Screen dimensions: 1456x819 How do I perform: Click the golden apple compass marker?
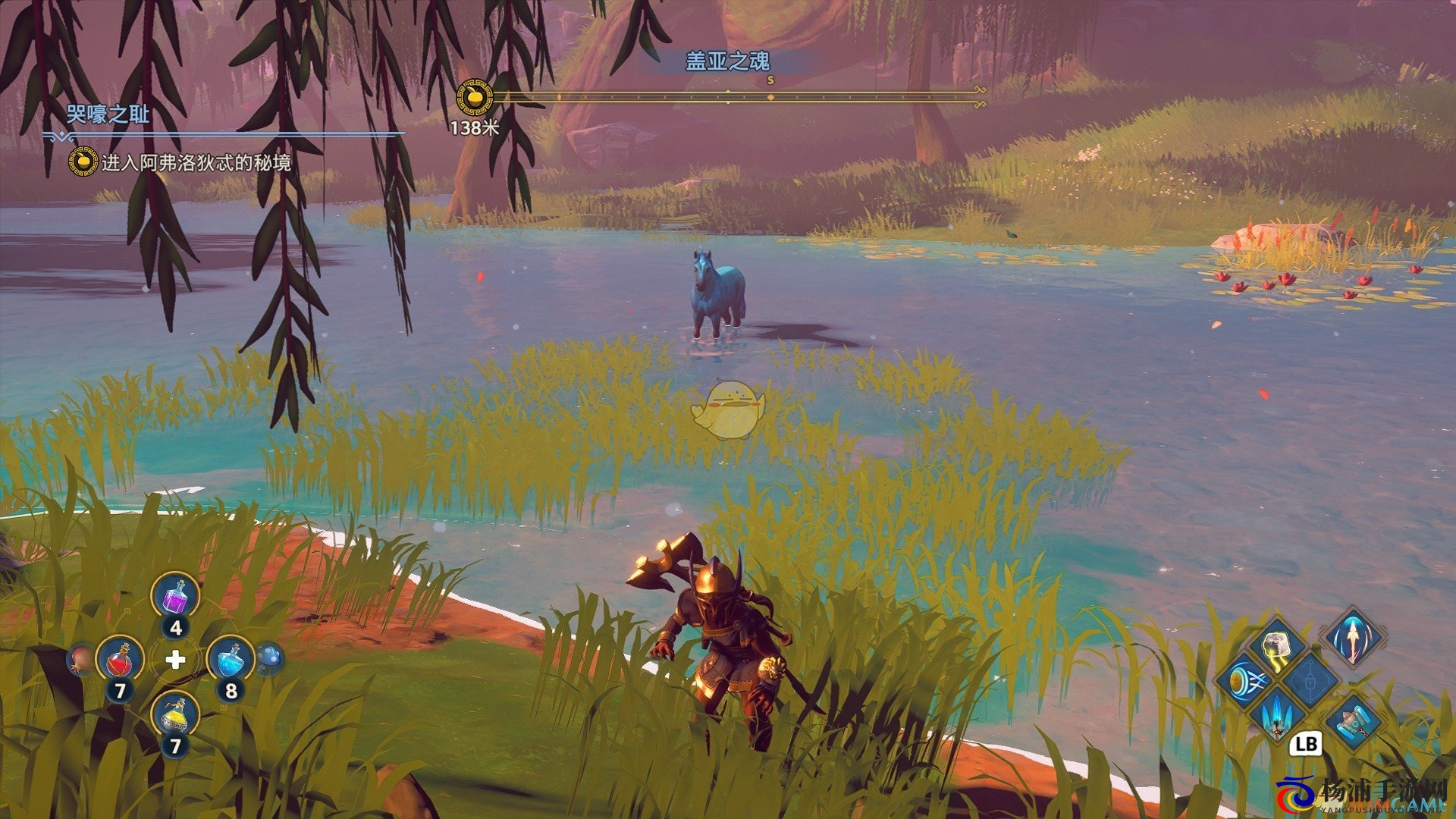(475, 99)
